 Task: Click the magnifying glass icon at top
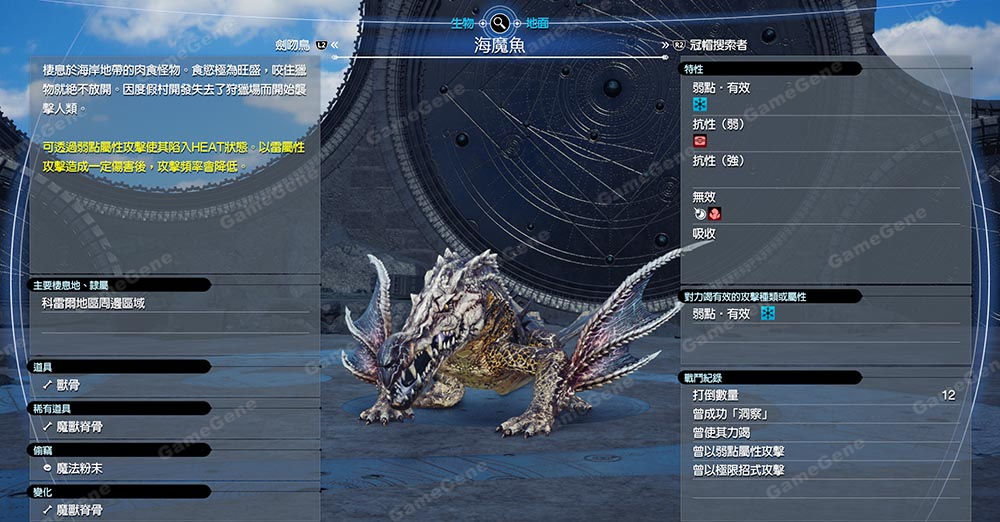pyautogui.click(x=499, y=22)
